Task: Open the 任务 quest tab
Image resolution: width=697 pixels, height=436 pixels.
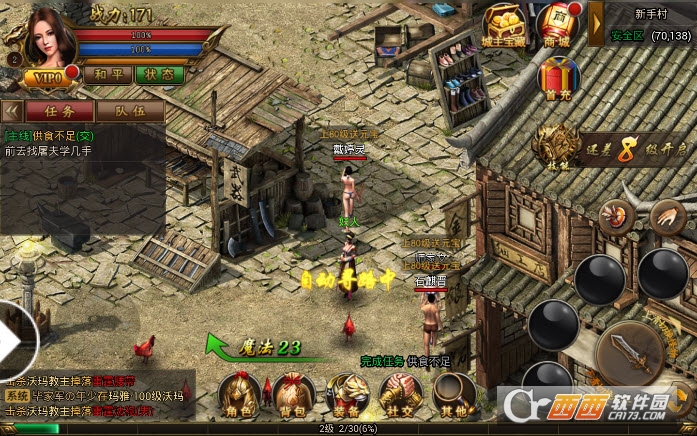Action: click(60, 110)
